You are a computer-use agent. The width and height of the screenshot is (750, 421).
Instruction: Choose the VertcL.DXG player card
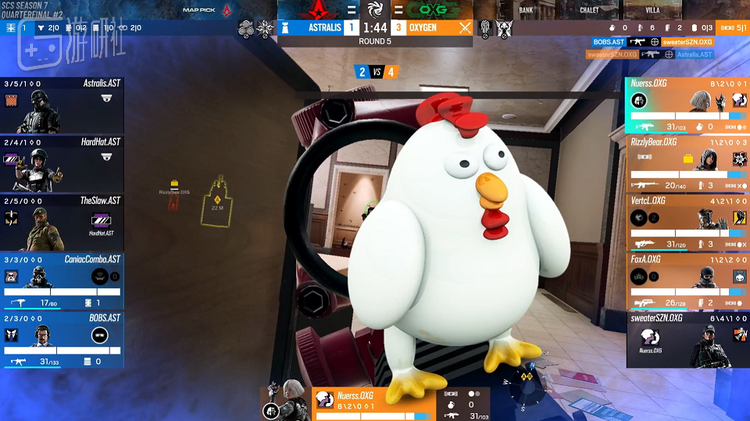(687, 222)
